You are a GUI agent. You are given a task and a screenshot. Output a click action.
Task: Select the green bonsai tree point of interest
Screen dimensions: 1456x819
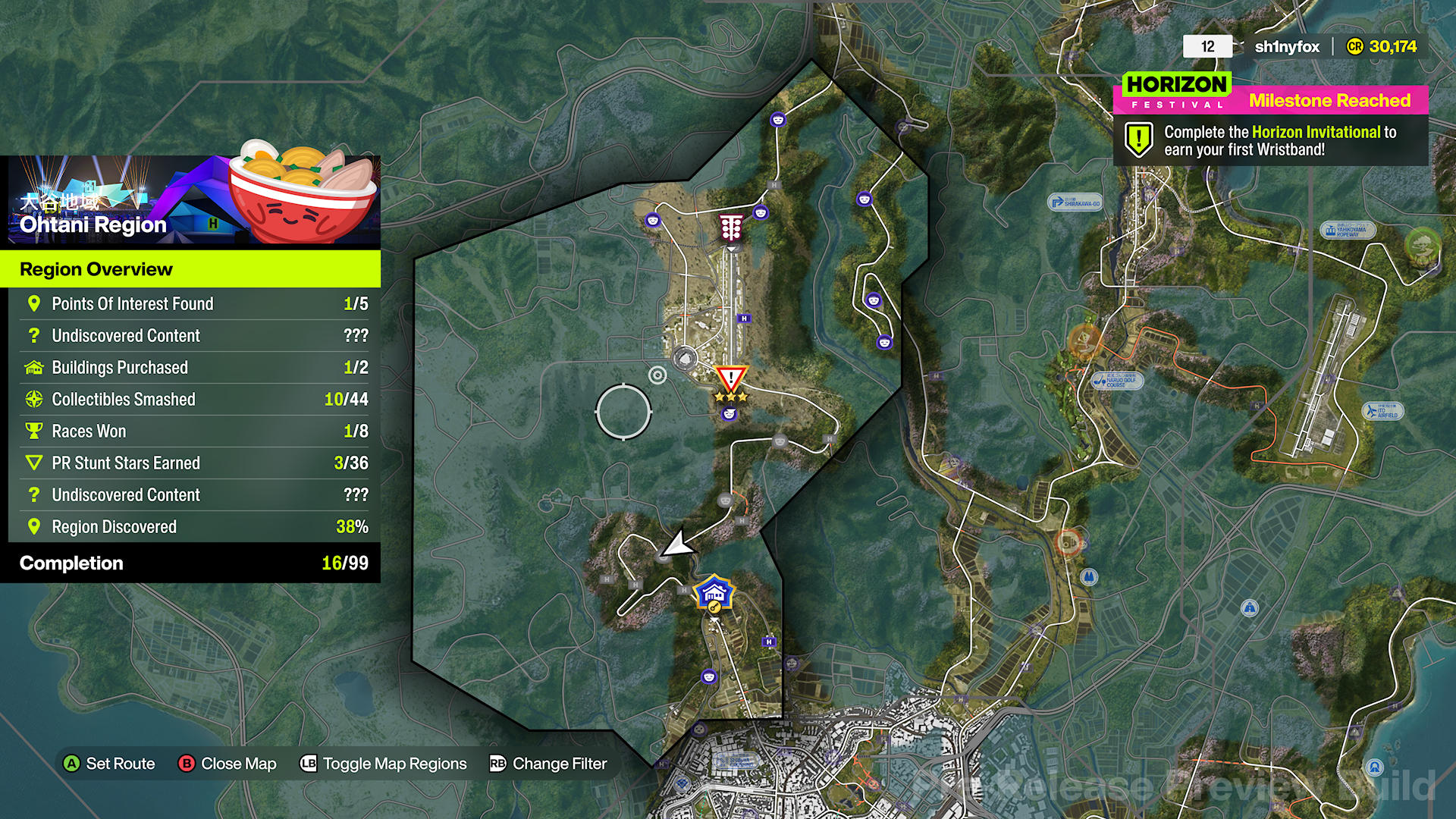pyautogui.click(x=1423, y=244)
